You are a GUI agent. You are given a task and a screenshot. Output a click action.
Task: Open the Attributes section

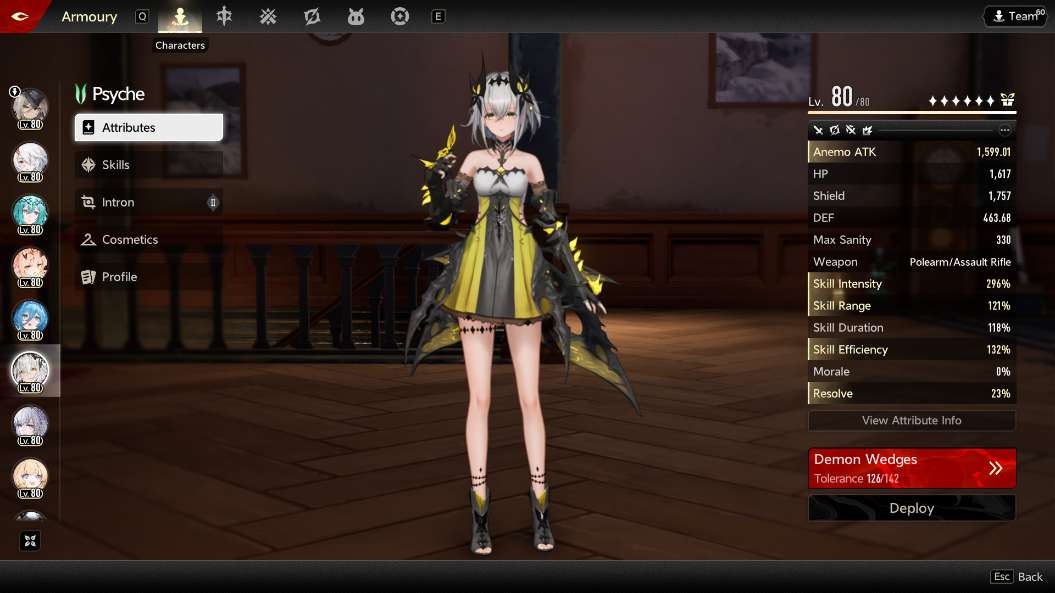tap(148, 128)
